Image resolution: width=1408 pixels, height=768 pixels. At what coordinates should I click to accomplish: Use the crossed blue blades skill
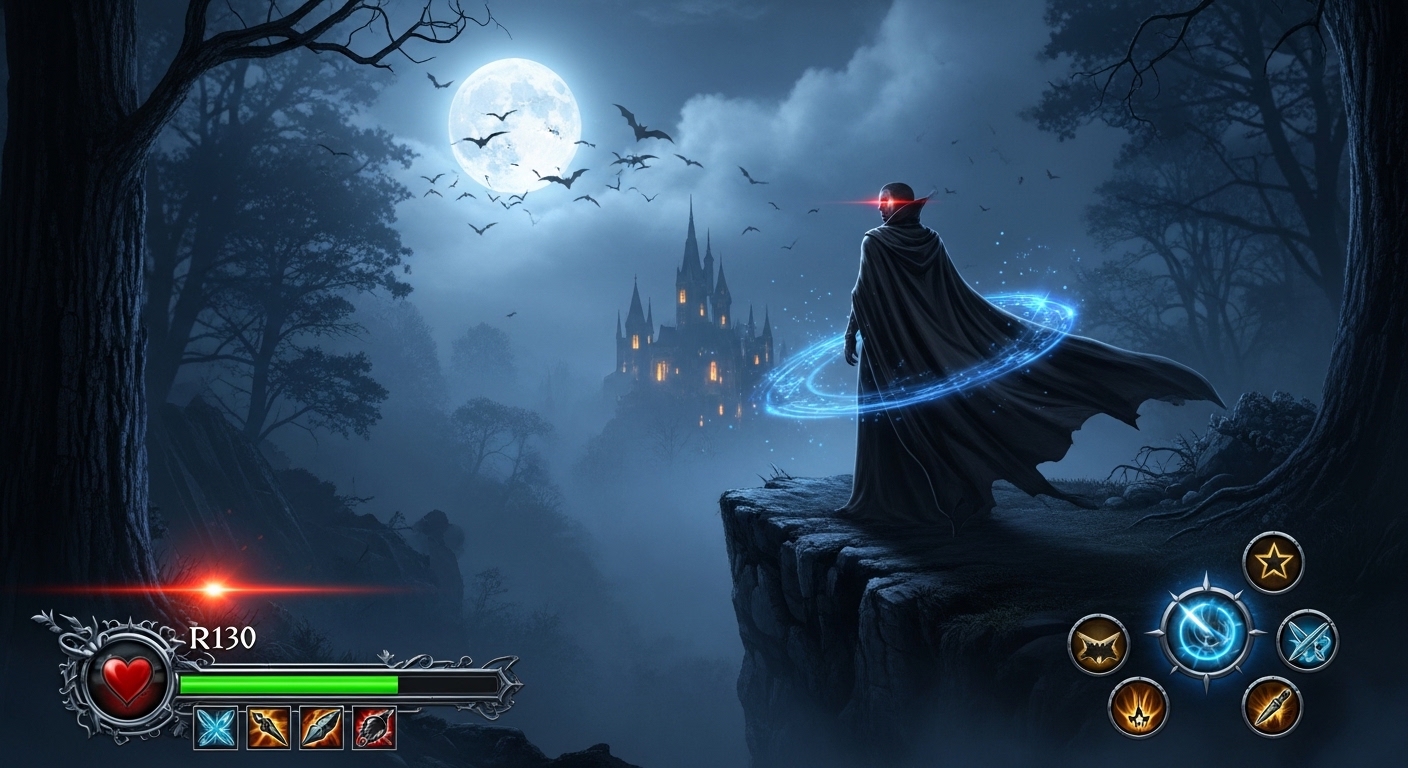[x=1307, y=640]
